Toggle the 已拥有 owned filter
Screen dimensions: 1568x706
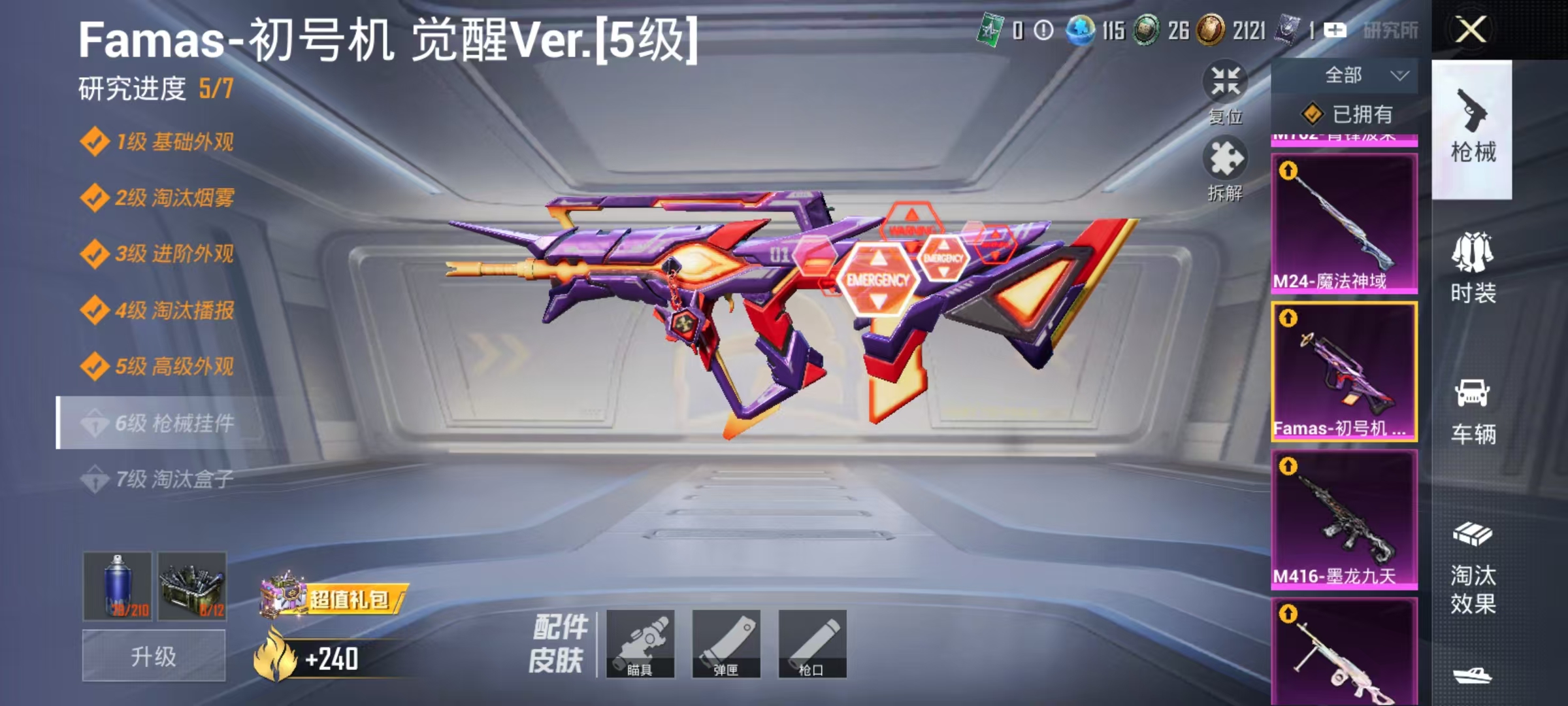pos(1351,114)
